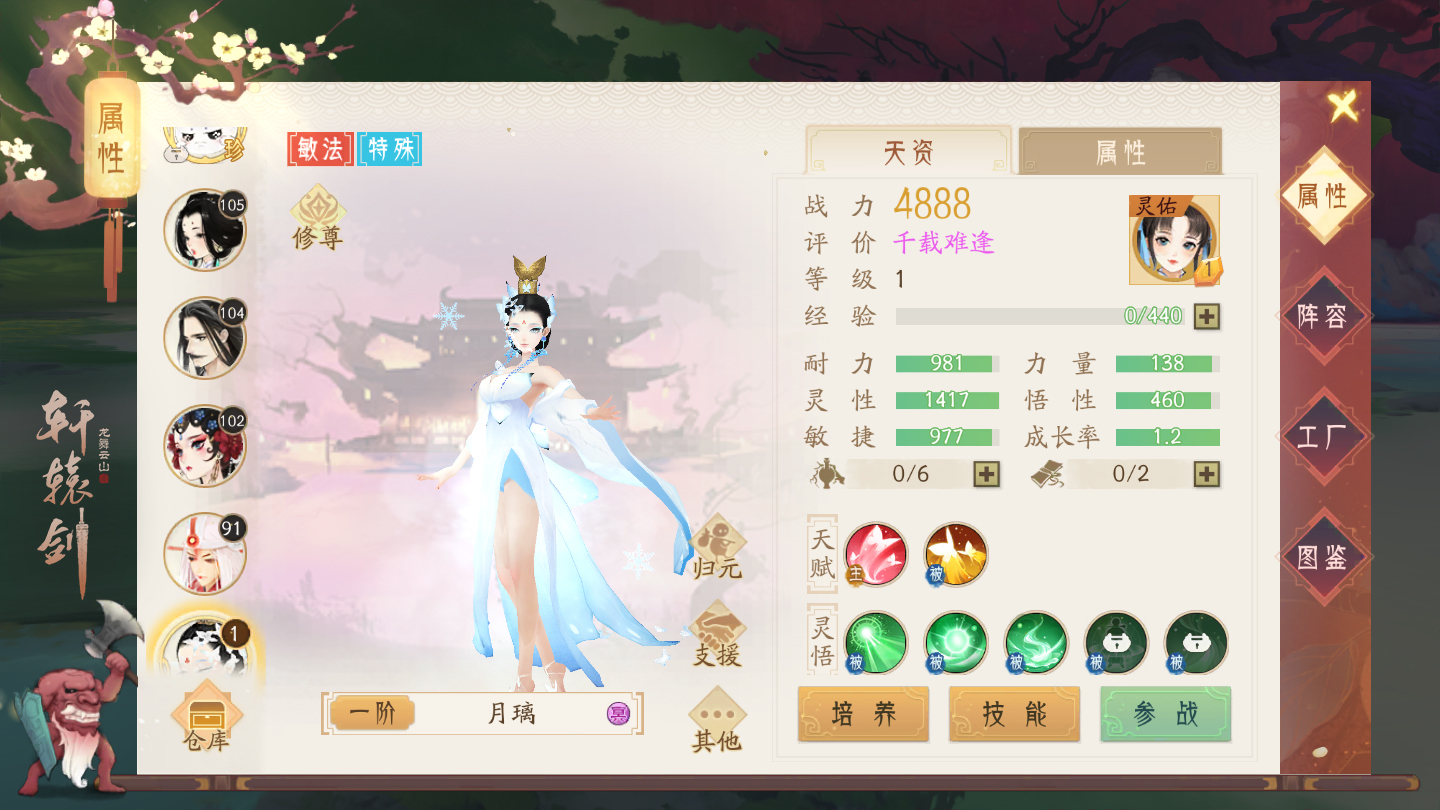Viewport: 1440px width, 810px height.
Task: Select the 天资 talent tab
Action: (x=908, y=153)
